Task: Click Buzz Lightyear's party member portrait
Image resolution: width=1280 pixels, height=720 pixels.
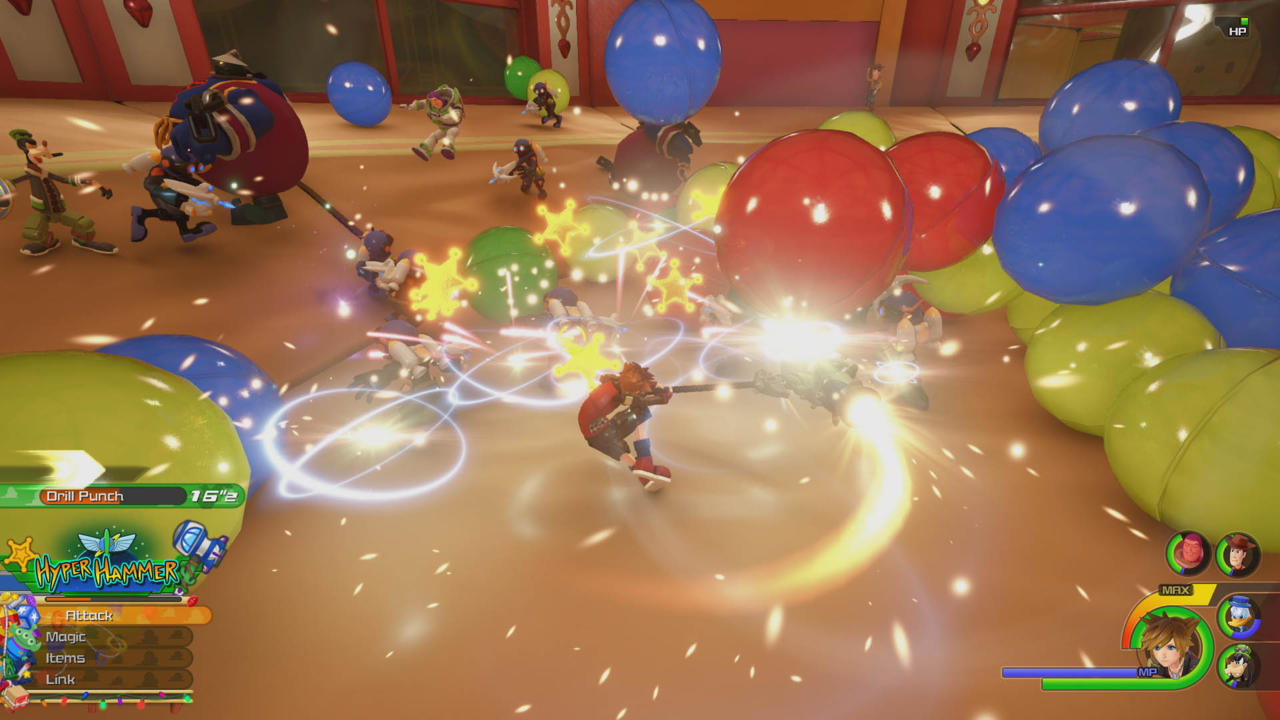Action: 1186,552
